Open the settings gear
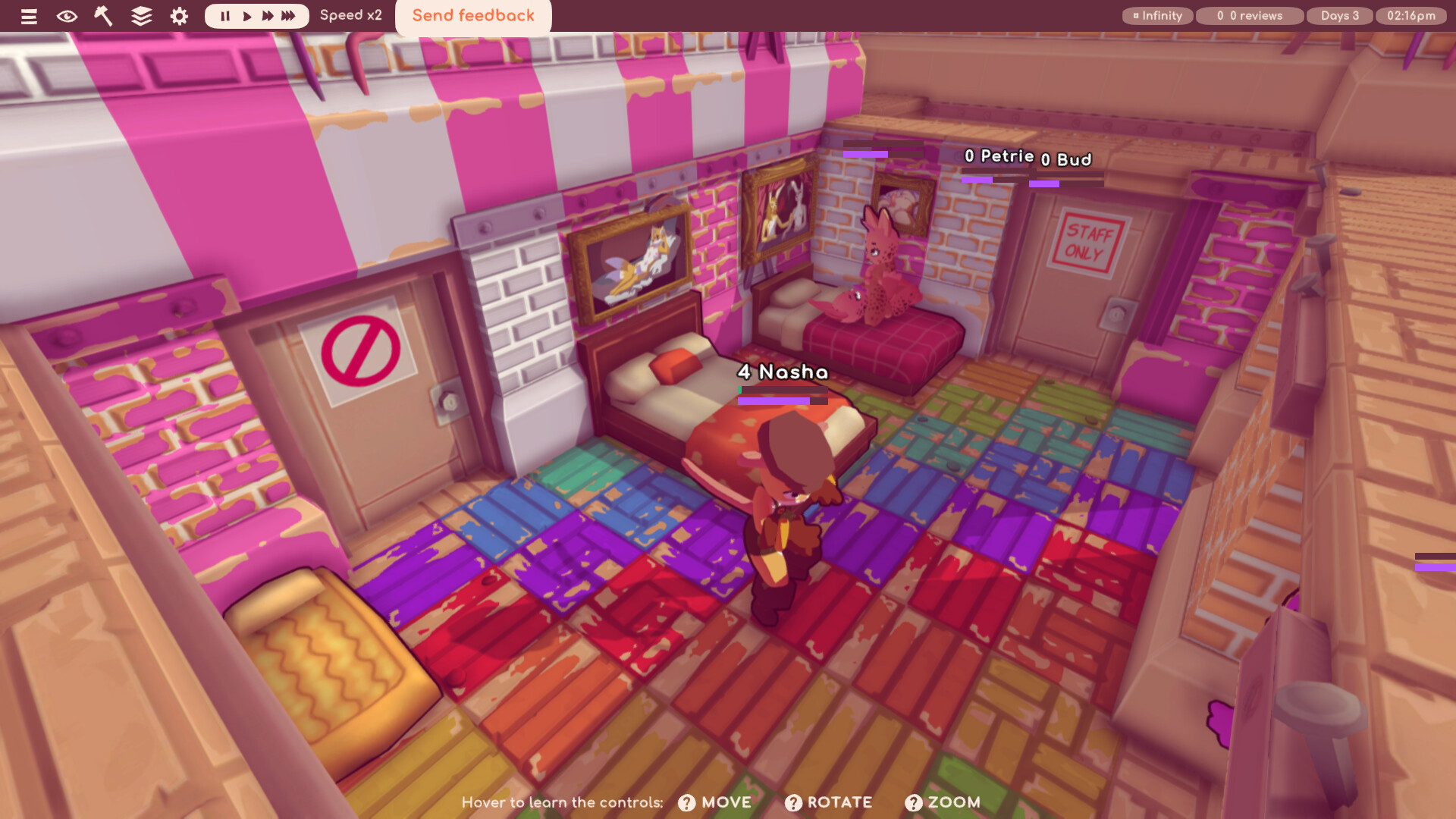1456x819 pixels. click(178, 16)
